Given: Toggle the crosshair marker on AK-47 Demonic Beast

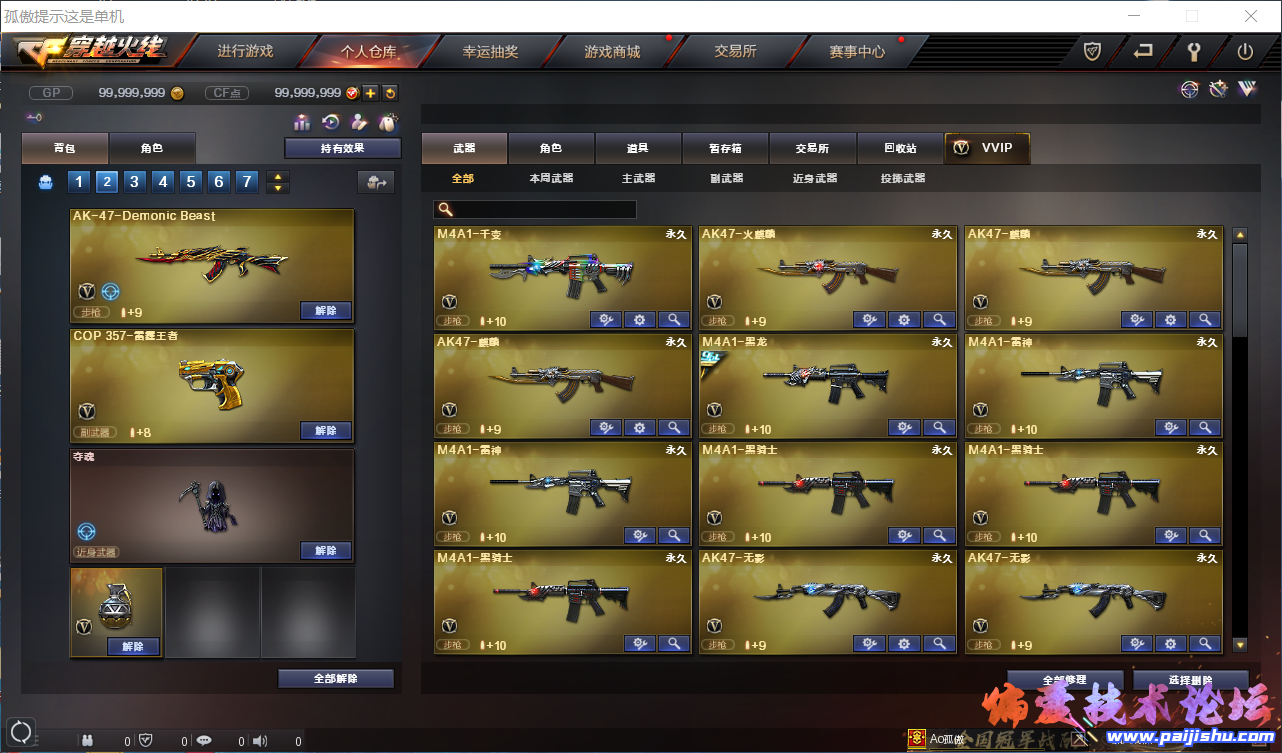Looking at the screenshot, I should click(110, 291).
